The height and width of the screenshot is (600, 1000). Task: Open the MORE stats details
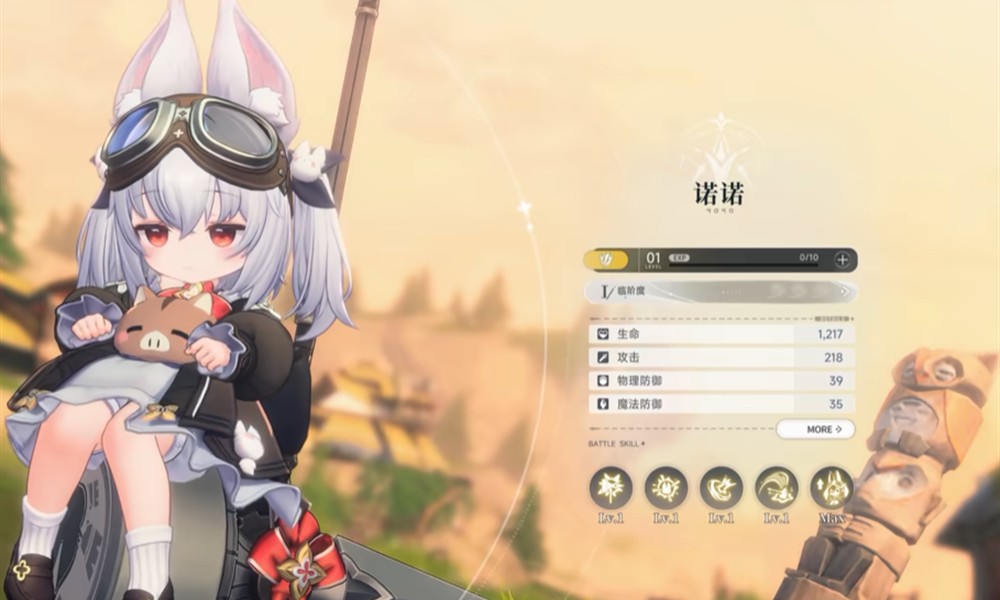[815, 429]
